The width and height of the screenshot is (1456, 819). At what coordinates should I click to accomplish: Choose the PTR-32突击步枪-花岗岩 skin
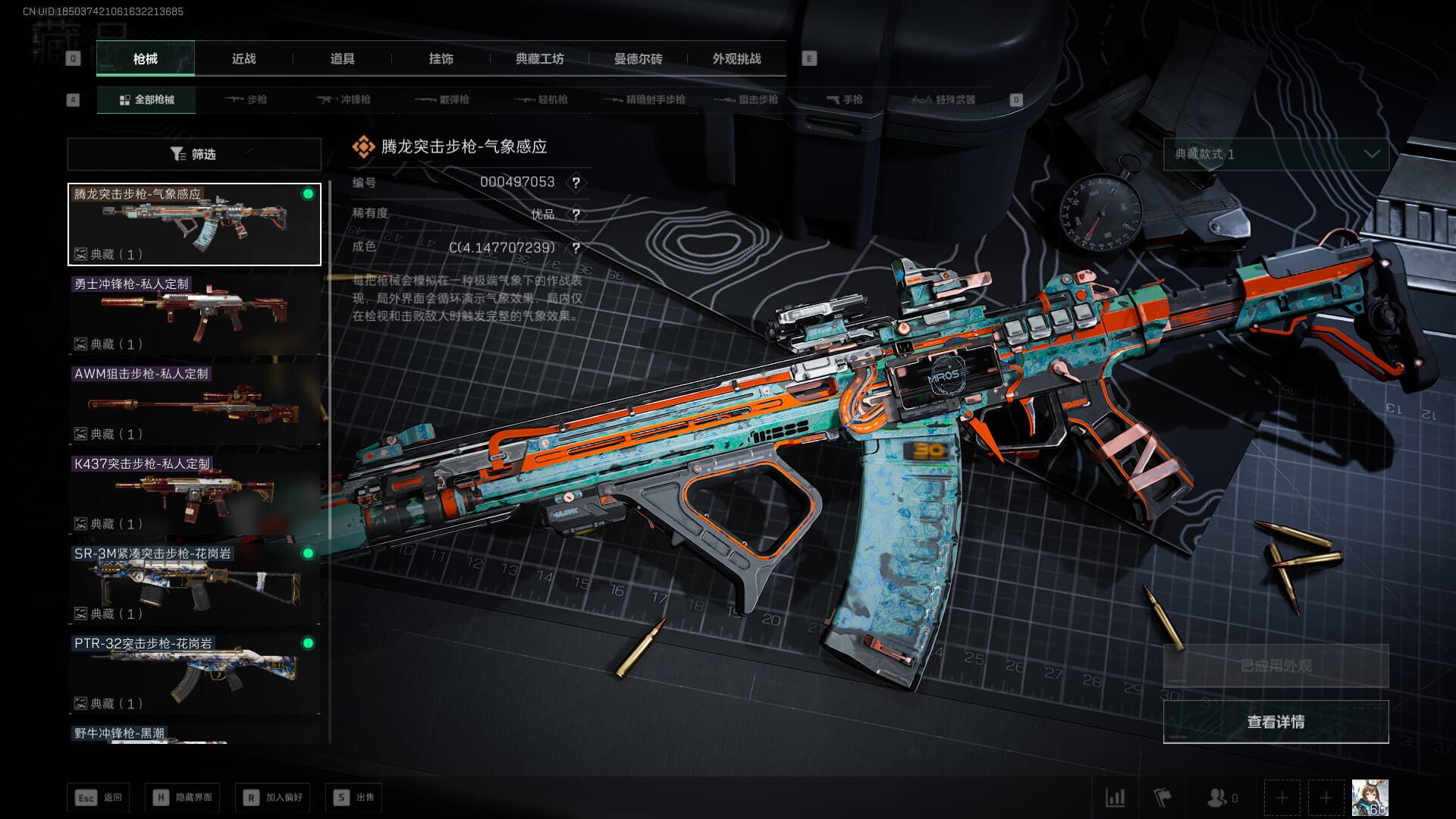click(194, 673)
